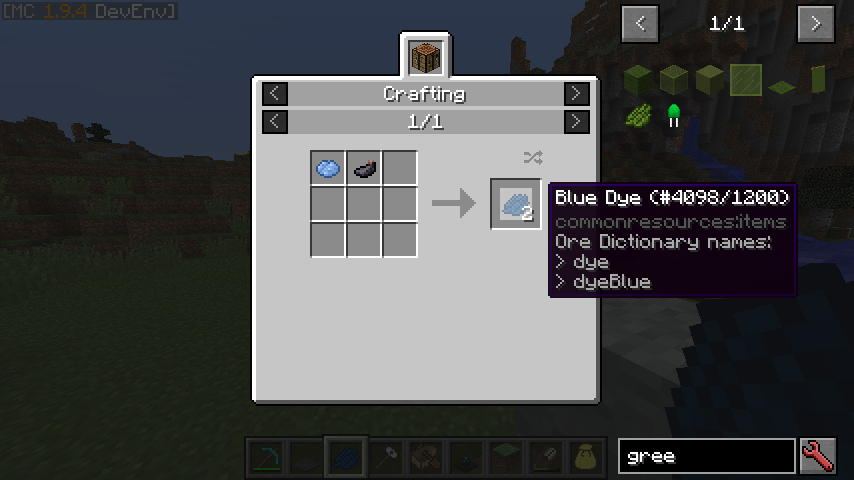Click the ink sac ingredient slot
The height and width of the screenshot is (480, 854).
(364, 169)
